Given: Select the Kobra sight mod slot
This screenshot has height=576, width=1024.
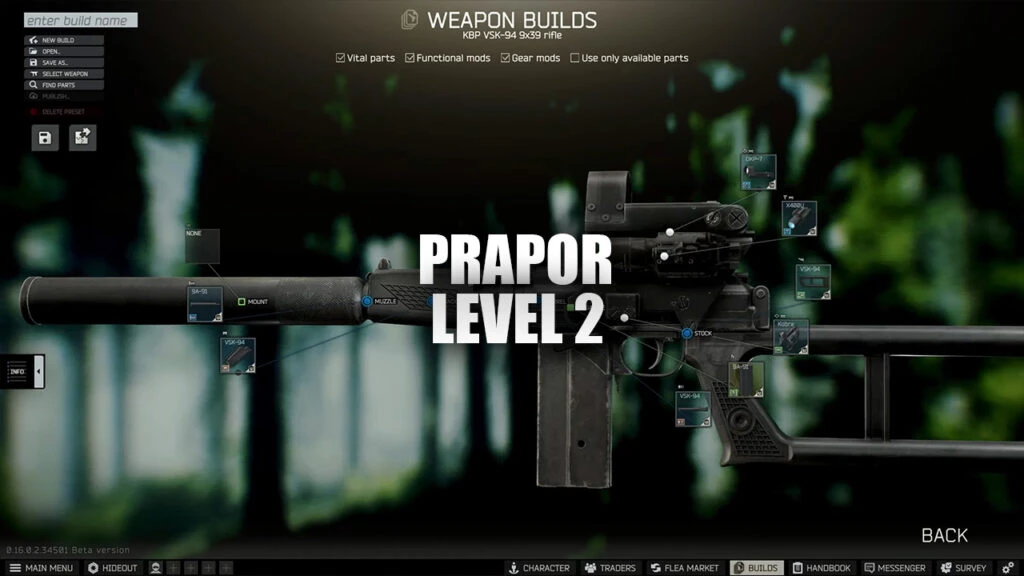Looking at the screenshot, I should tap(791, 337).
